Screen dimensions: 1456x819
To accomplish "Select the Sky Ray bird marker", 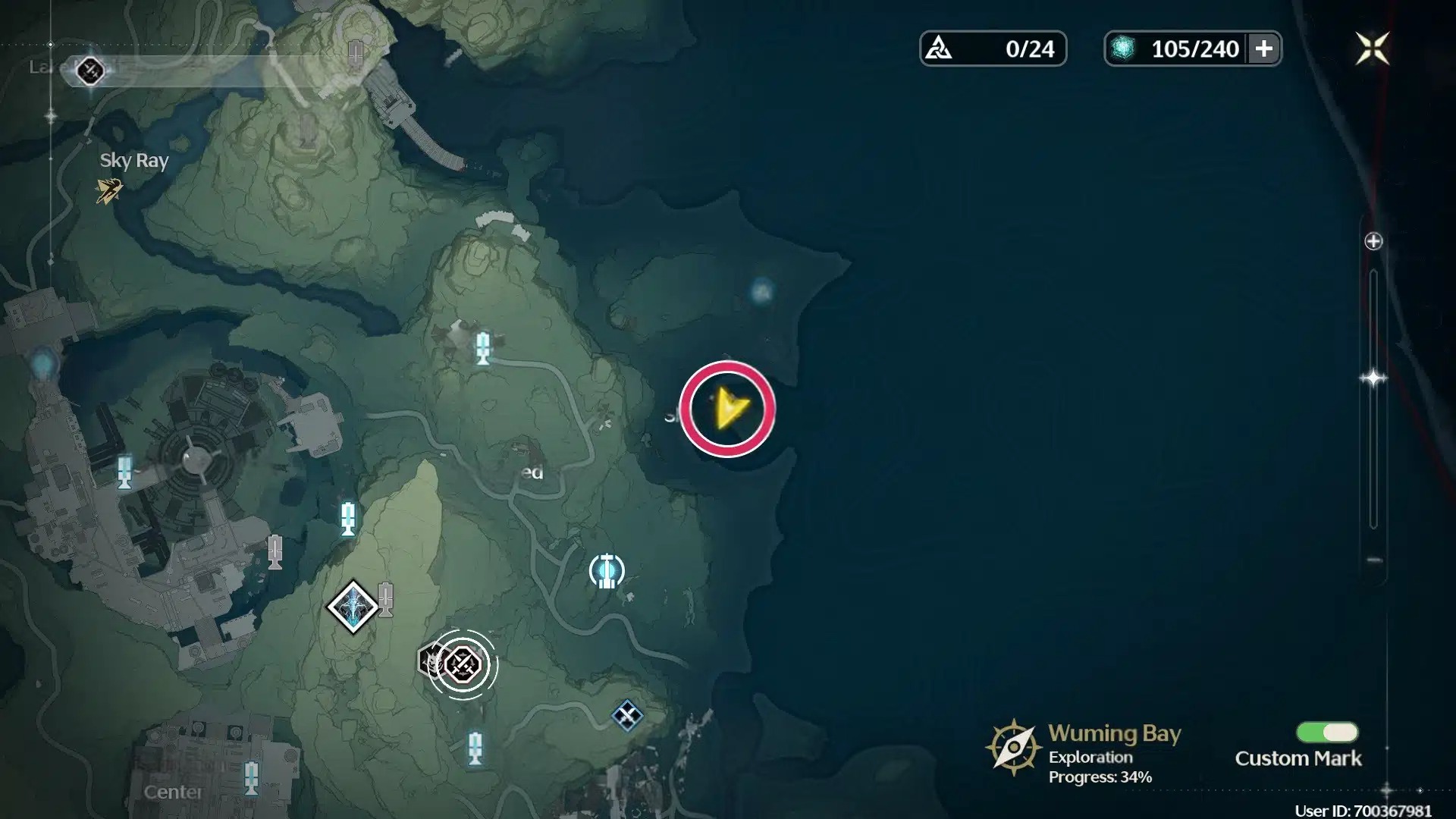I will coord(108,190).
